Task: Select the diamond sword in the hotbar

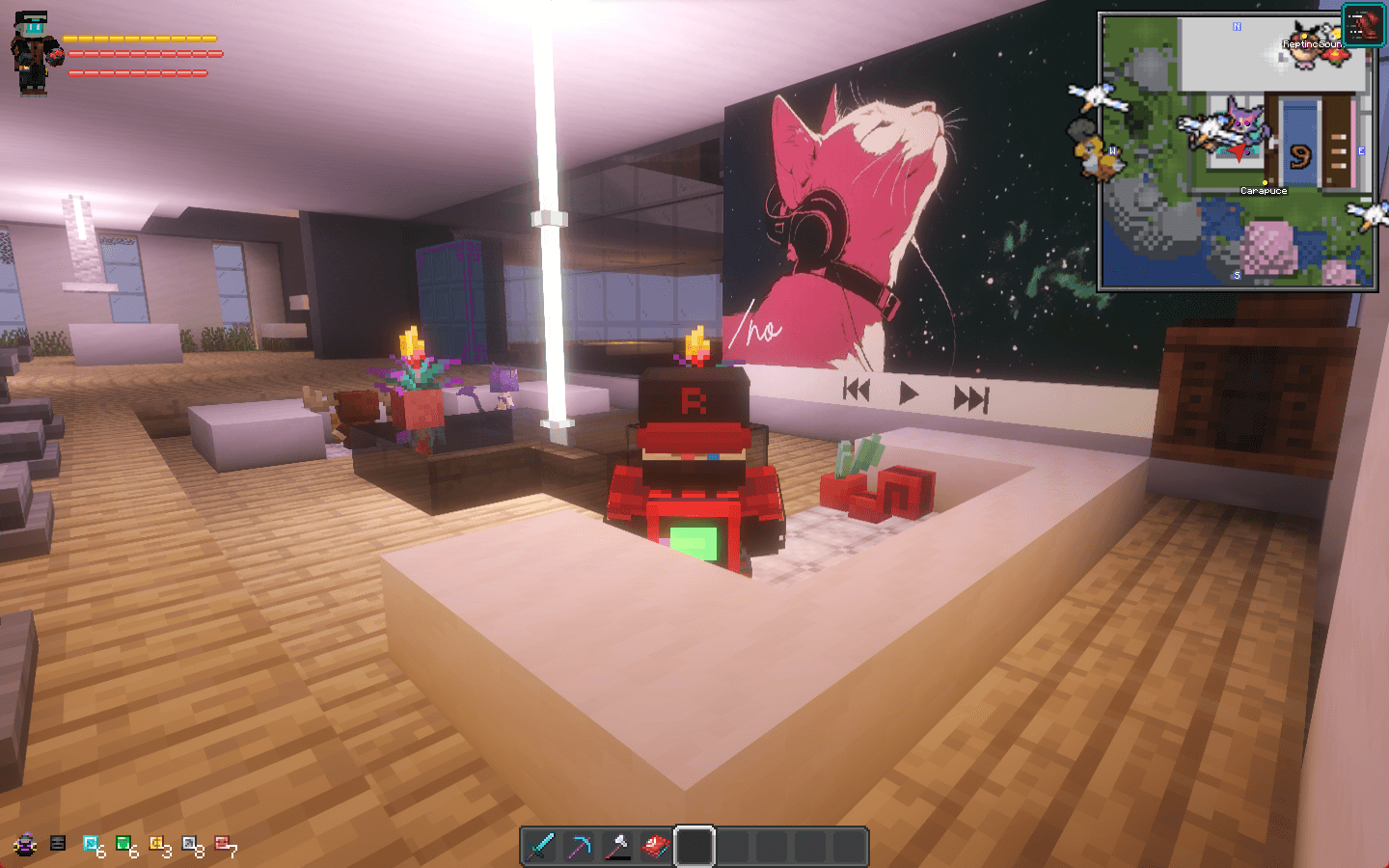Action: click(541, 845)
